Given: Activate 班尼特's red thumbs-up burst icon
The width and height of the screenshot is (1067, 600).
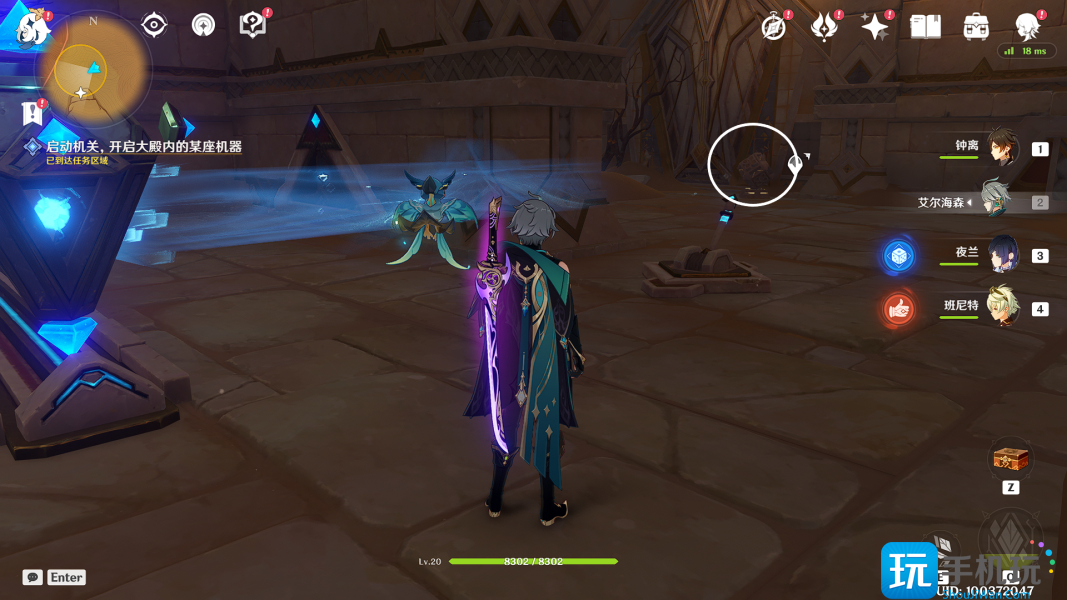Looking at the screenshot, I should tap(899, 309).
